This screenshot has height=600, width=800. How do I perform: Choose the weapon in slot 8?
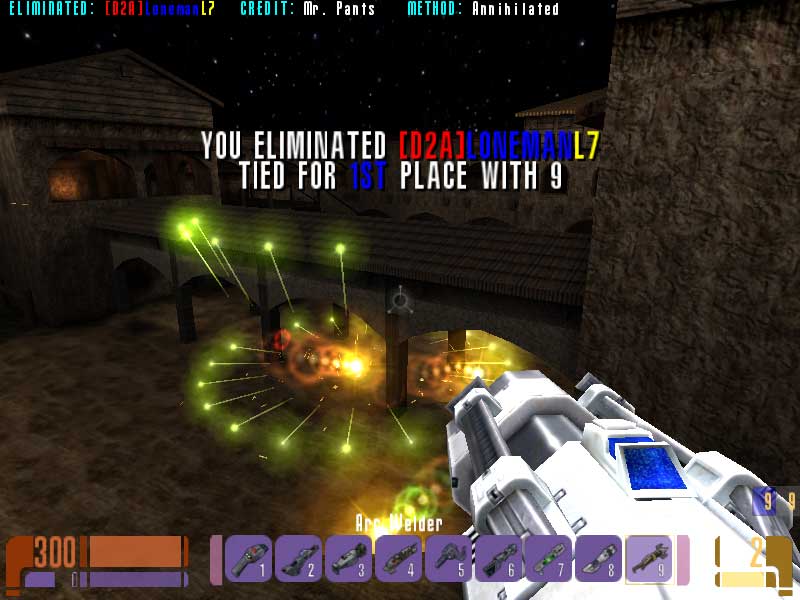pos(598,559)
